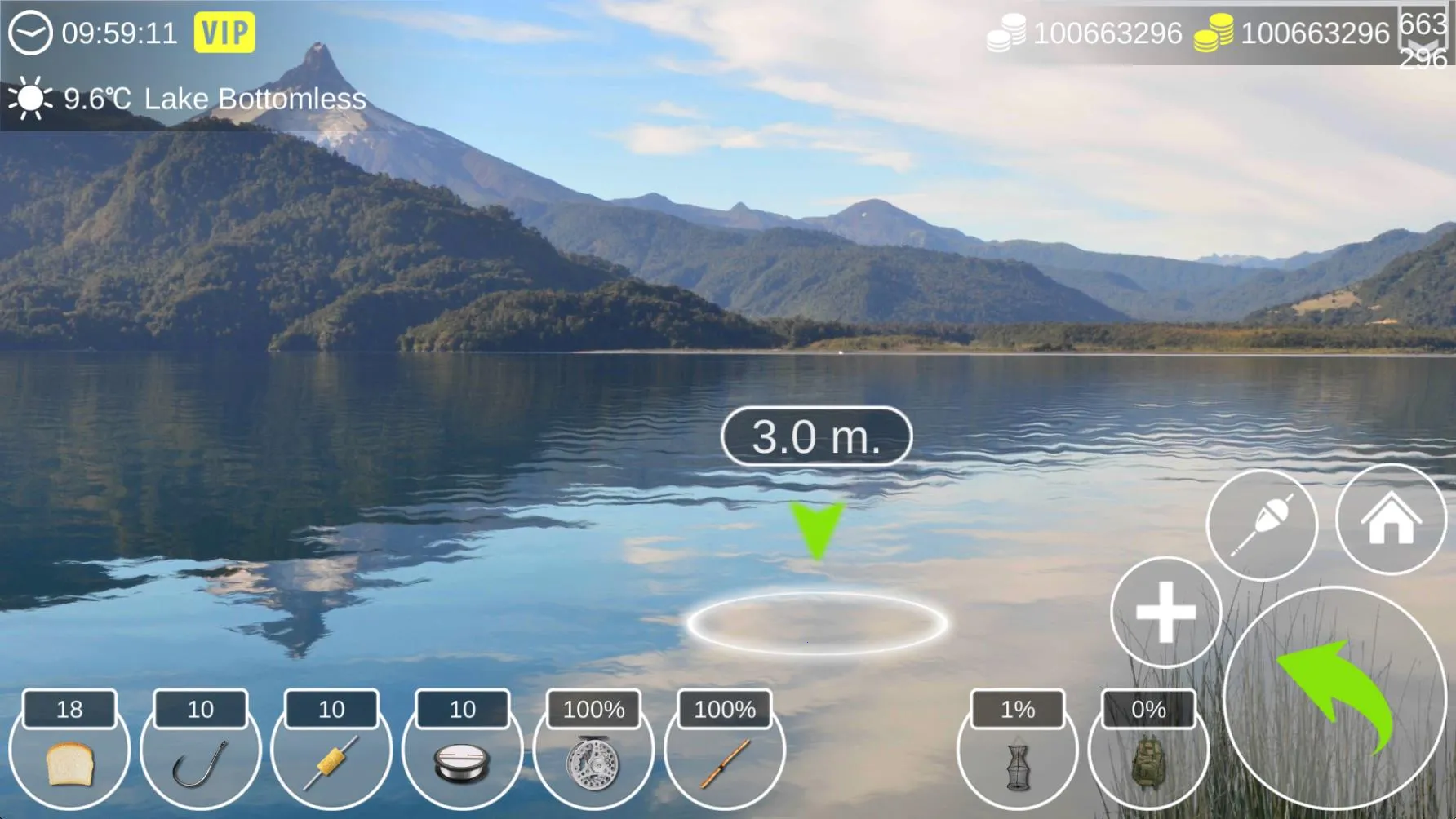Open the 3.0 m depth selector

tap(815, 437)
